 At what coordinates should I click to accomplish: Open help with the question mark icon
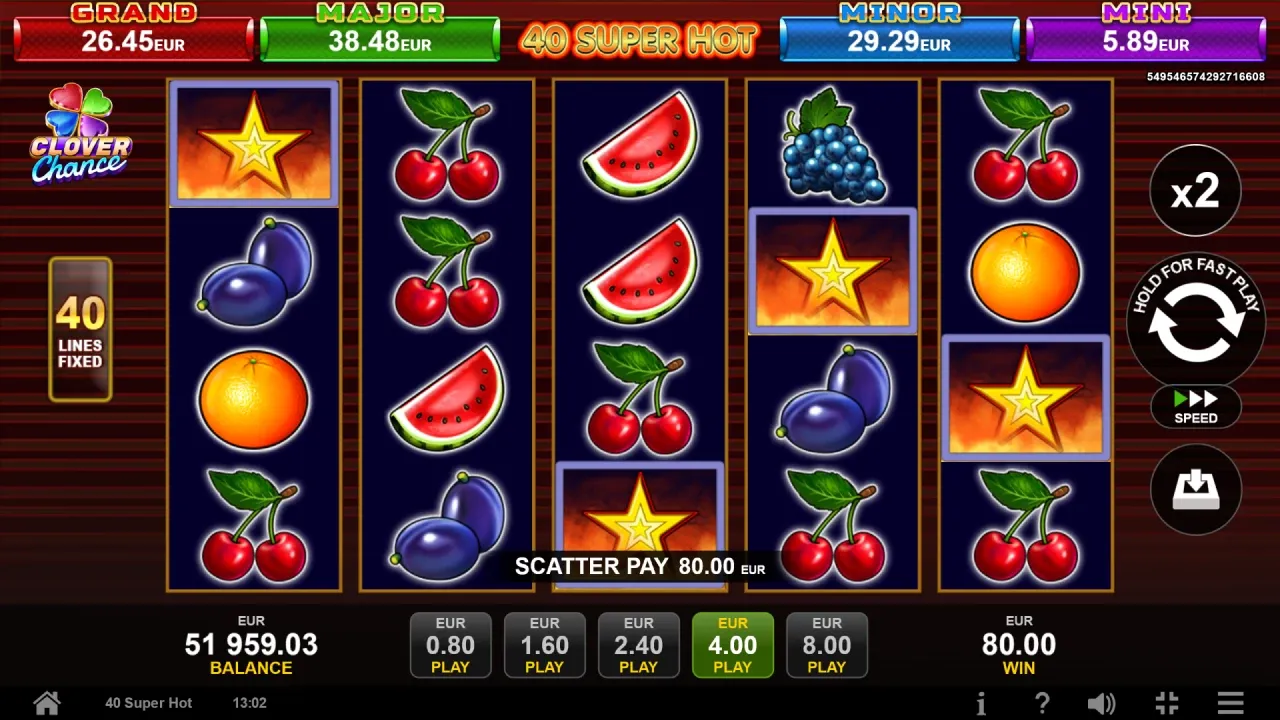(1041, 702)
